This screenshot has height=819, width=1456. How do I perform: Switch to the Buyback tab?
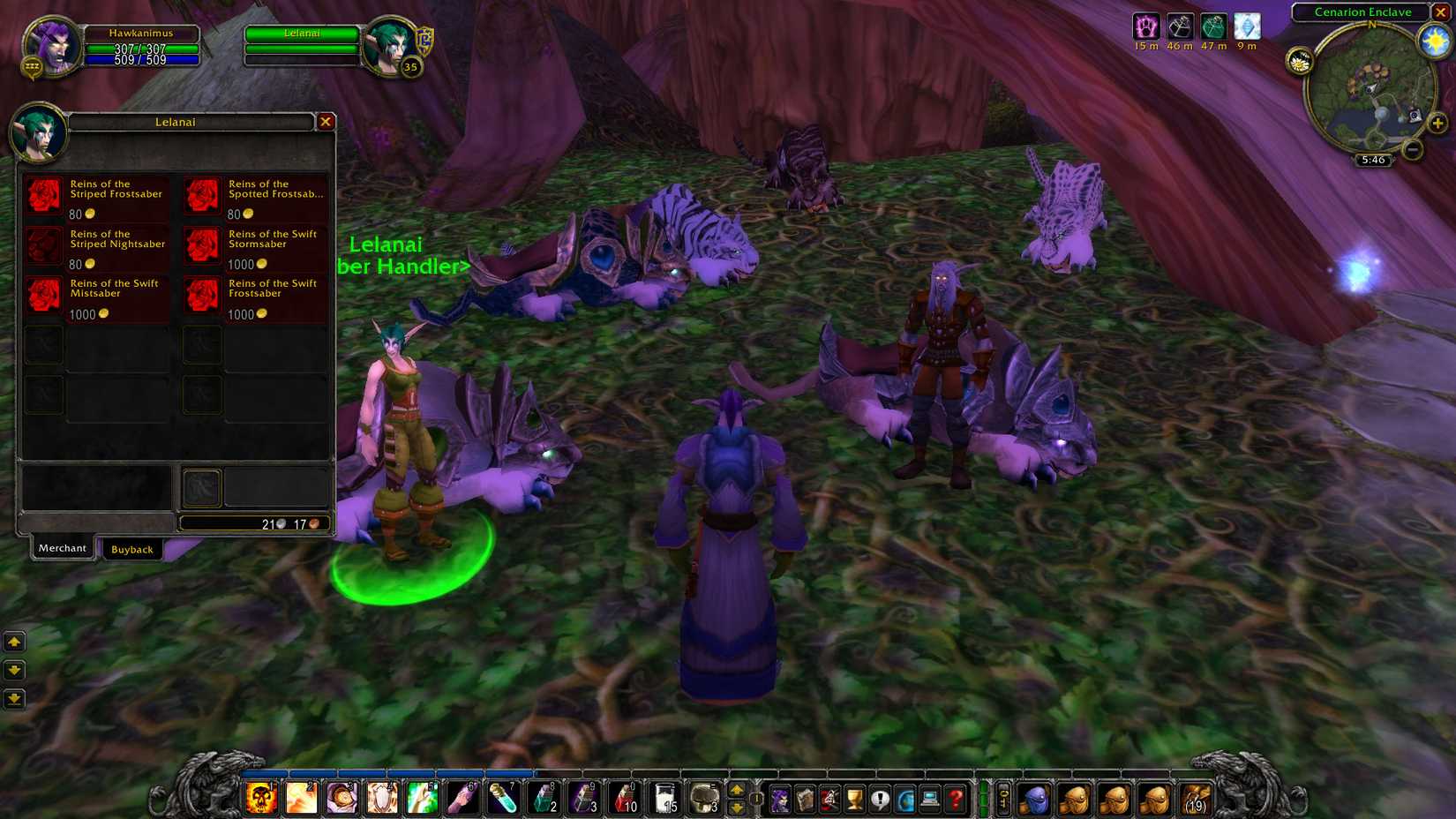[132, 549]
